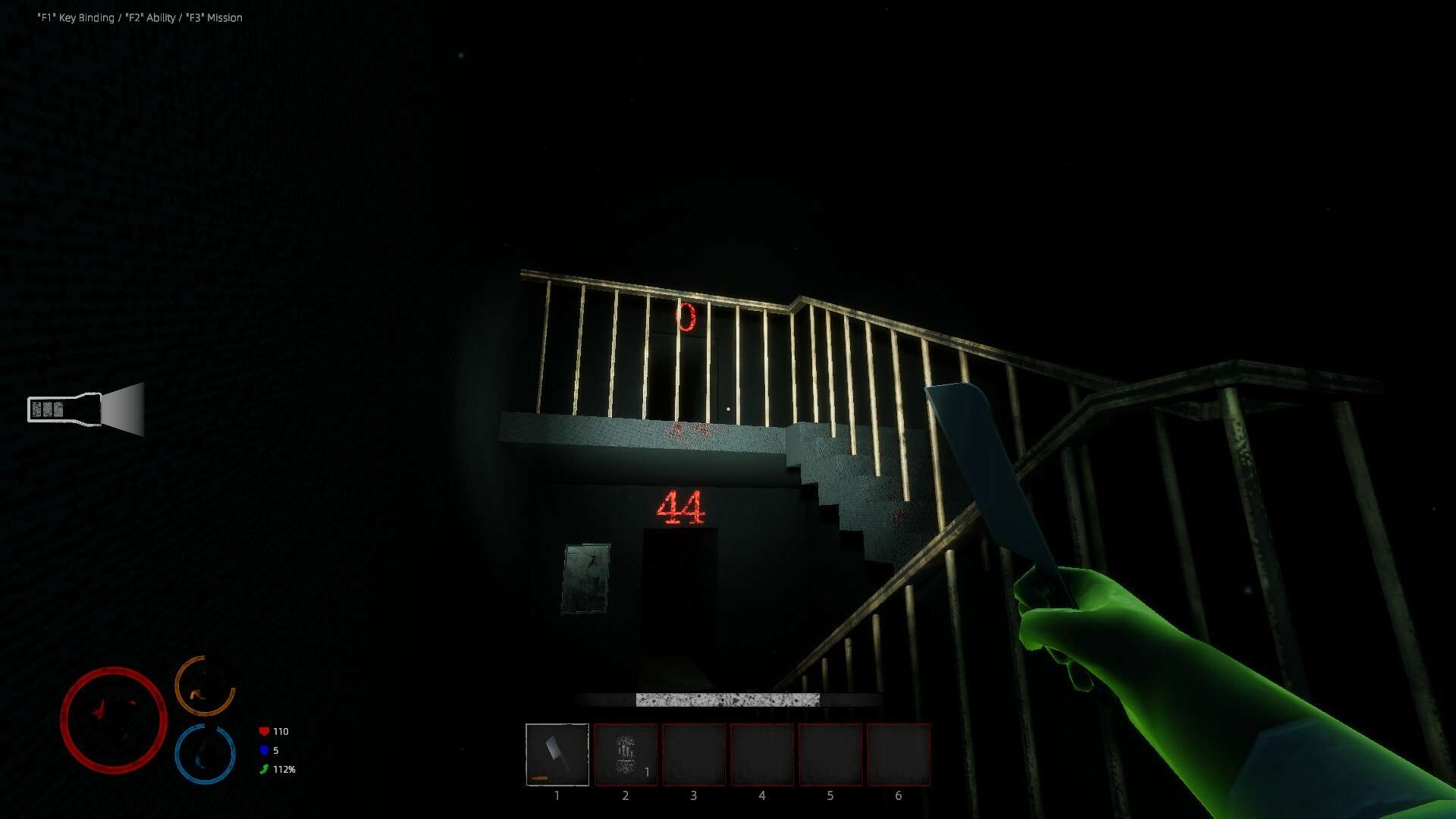Select the severed hand item in slot 2

tap(626, 755)
